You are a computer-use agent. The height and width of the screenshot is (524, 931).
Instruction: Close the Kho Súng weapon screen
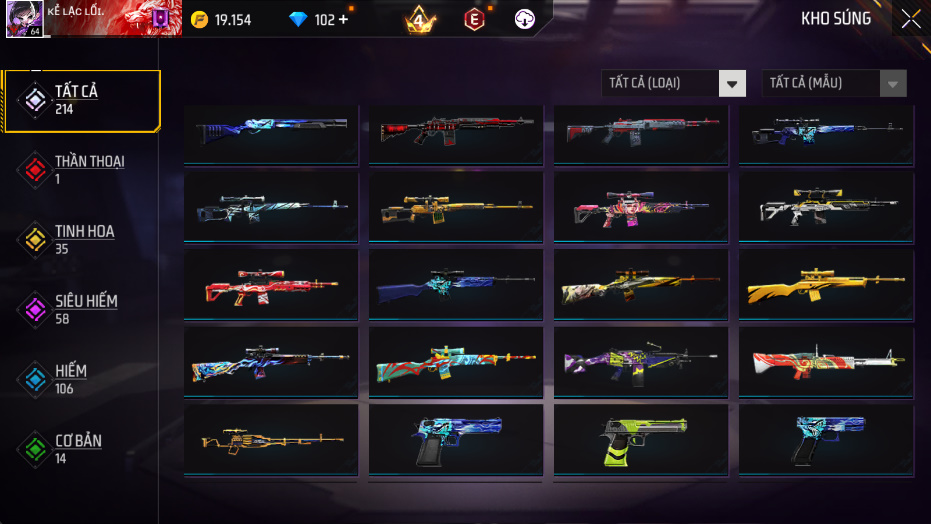click(911, 19)
